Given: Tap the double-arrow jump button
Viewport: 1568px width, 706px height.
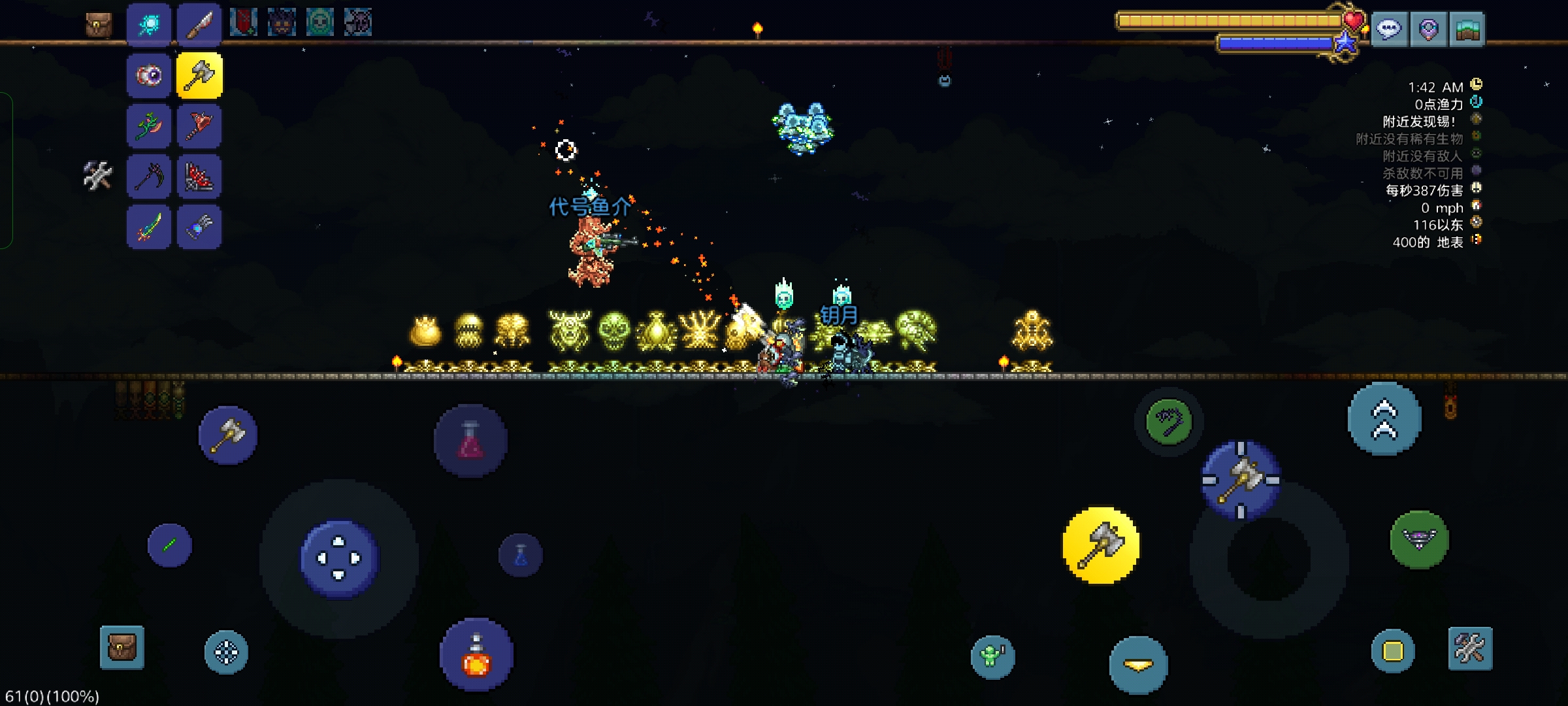Looking at the screenshot, I should point(1384,419).
